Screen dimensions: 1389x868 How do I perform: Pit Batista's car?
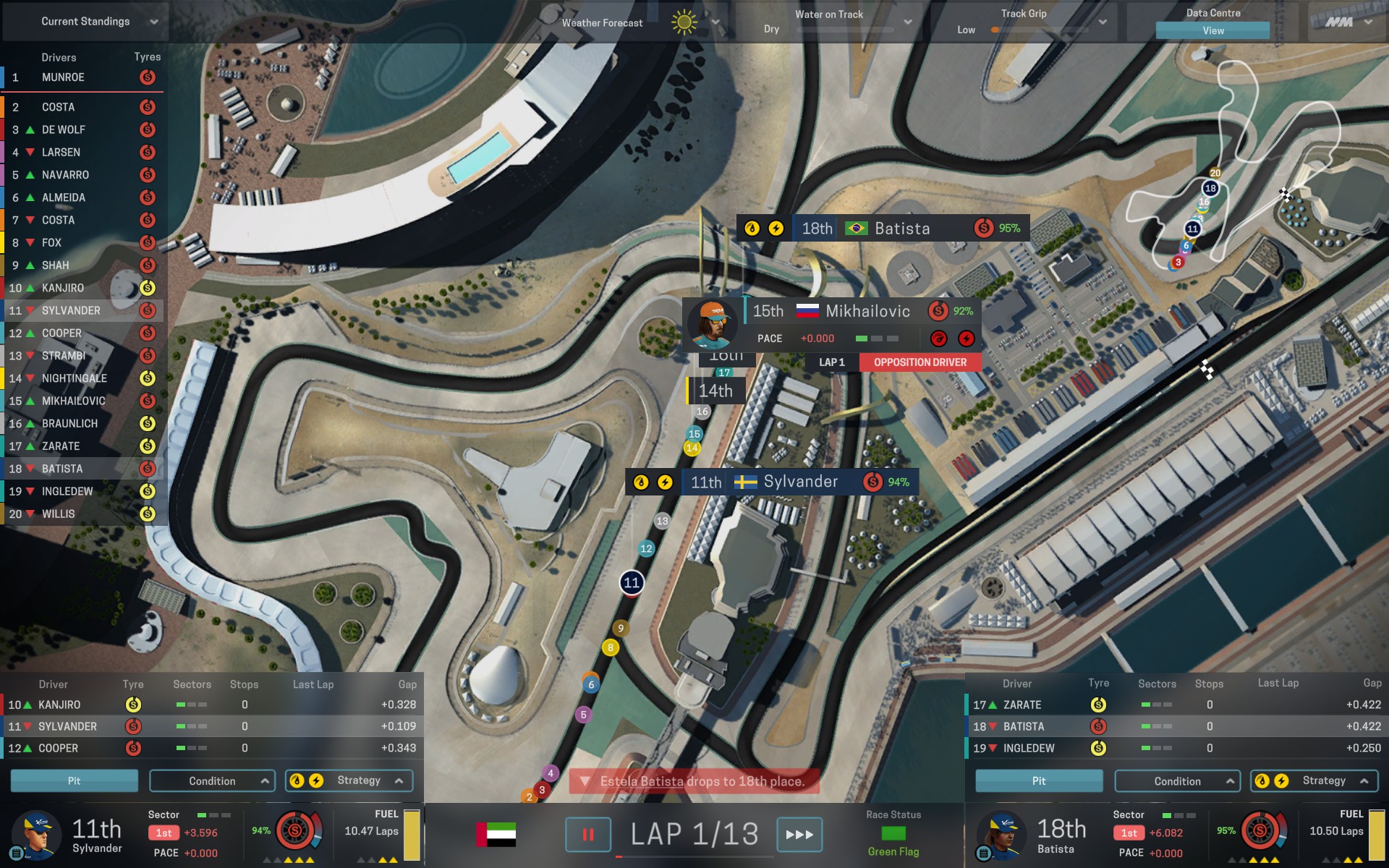(x=1039, y=781)
